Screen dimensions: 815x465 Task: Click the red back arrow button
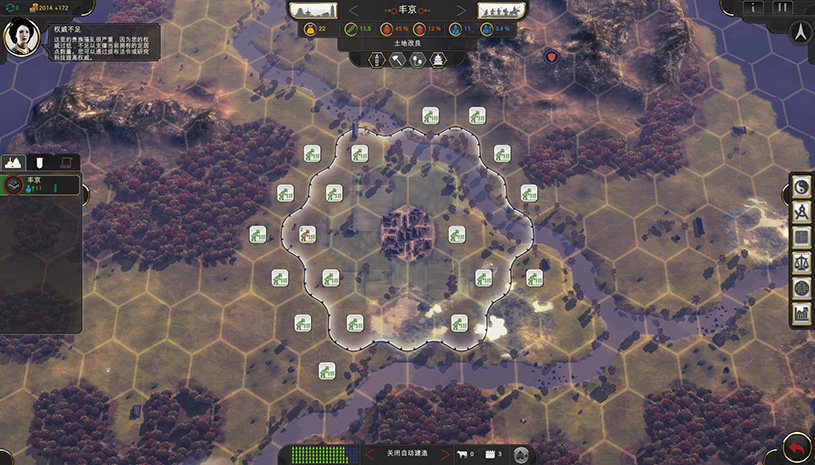797,447
